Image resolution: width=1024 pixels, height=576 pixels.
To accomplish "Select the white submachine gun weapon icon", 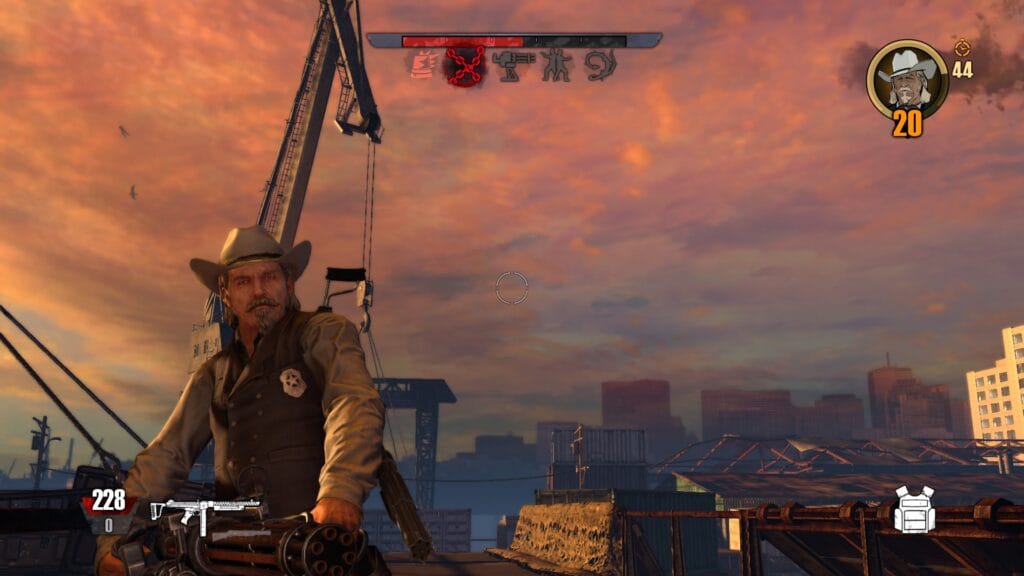I will [x=205, y=511].
